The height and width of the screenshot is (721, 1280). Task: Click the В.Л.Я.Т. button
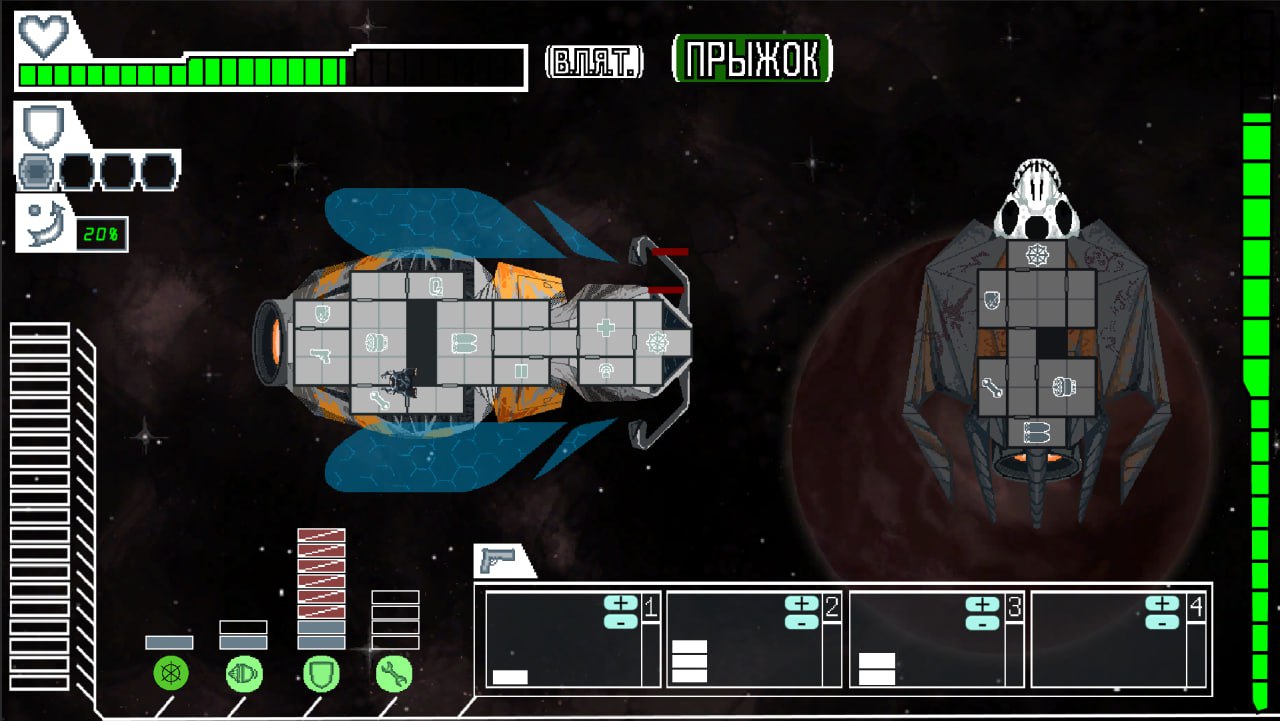(594, 62)
